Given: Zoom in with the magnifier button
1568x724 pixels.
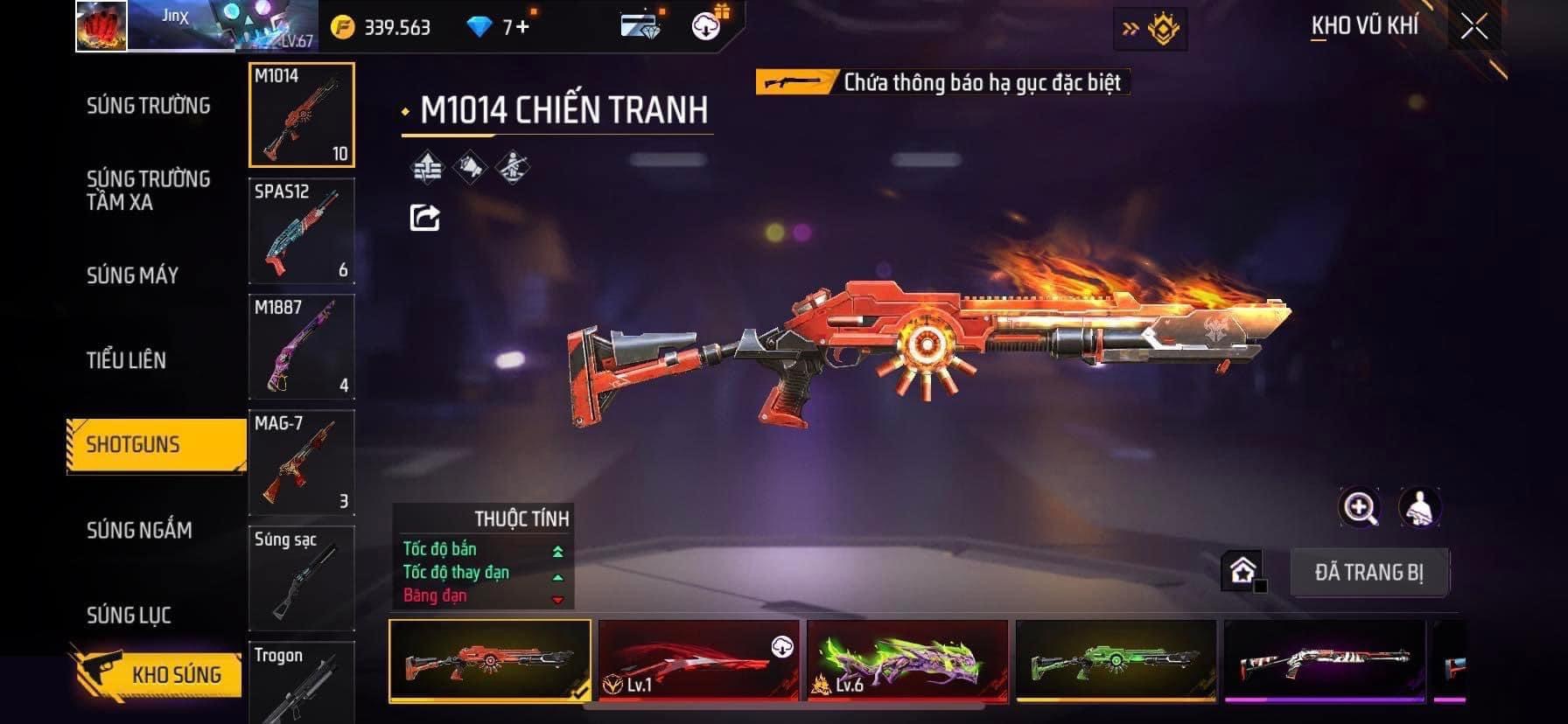Looking at the screenshot, I should pos(1360,507).
